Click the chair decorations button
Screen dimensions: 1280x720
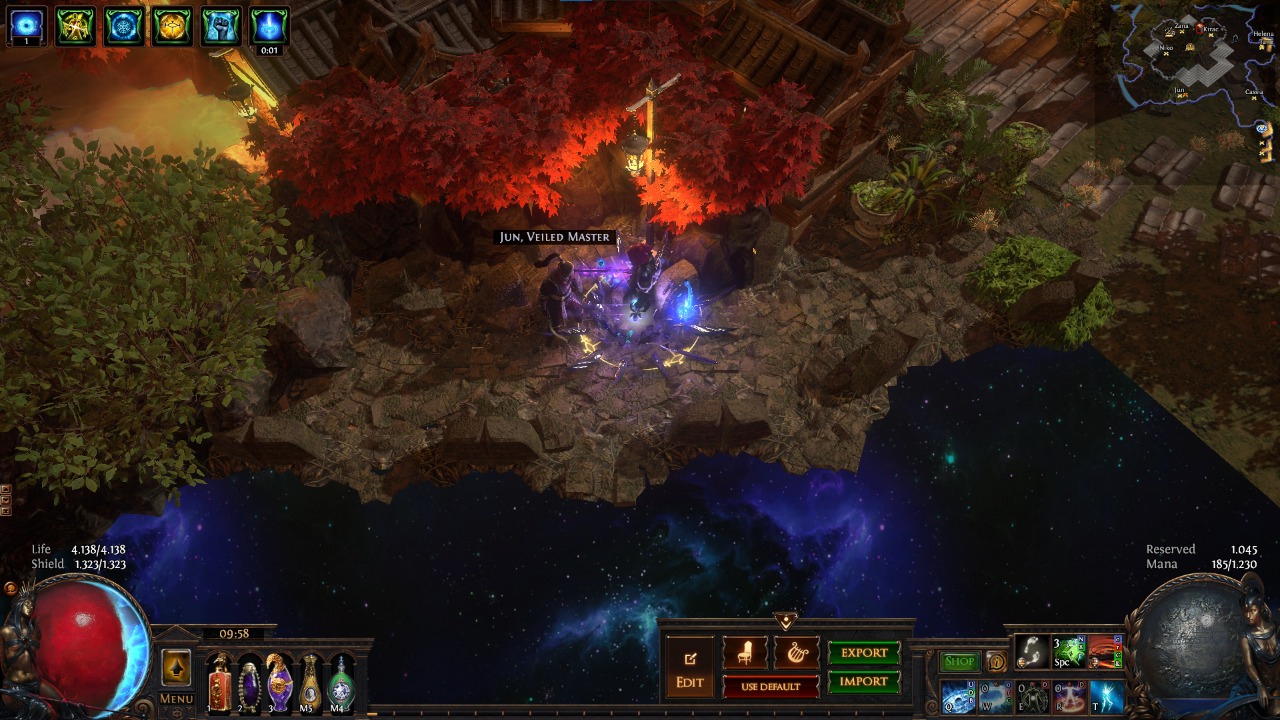745,653
